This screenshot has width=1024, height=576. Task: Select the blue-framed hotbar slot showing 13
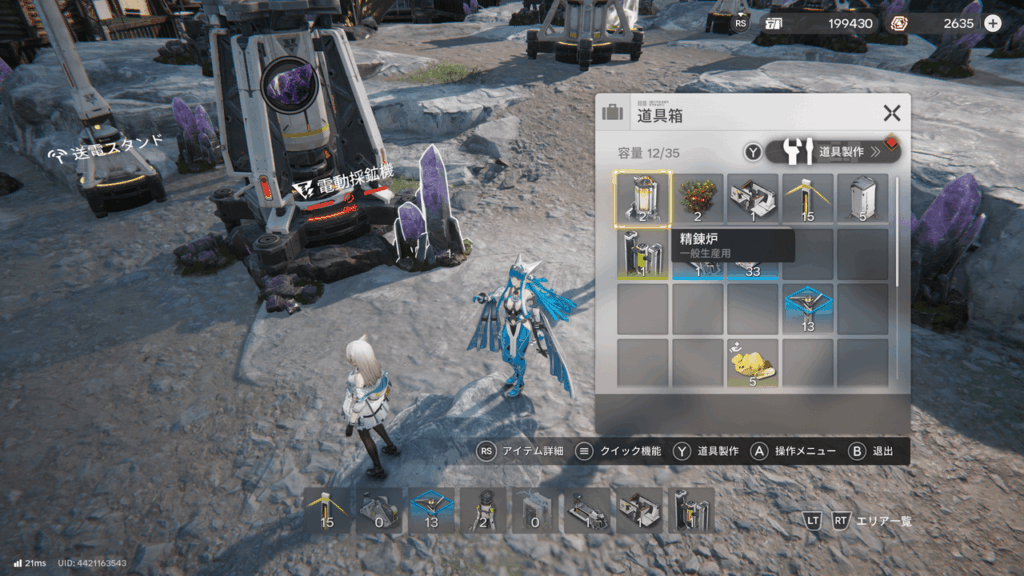(x=431, y=510)
